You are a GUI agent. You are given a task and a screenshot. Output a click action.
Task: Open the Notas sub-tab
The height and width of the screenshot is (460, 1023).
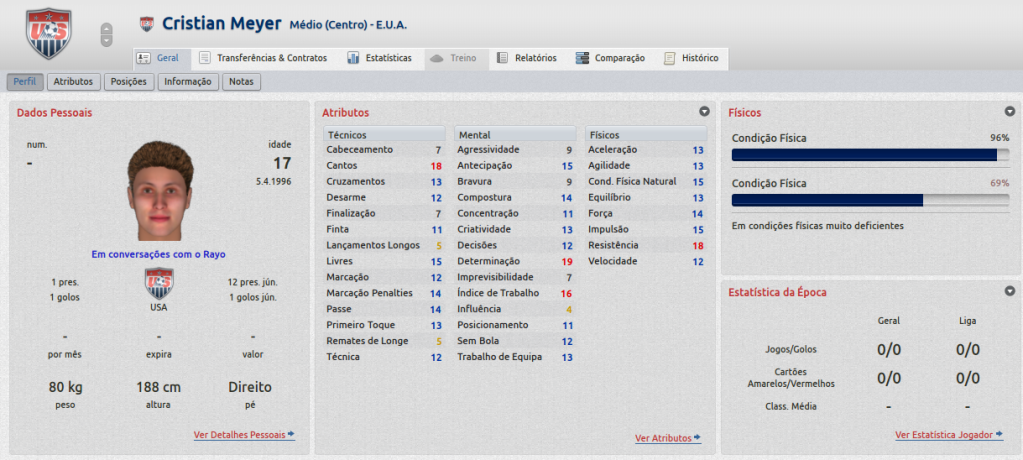coord(241,82)
